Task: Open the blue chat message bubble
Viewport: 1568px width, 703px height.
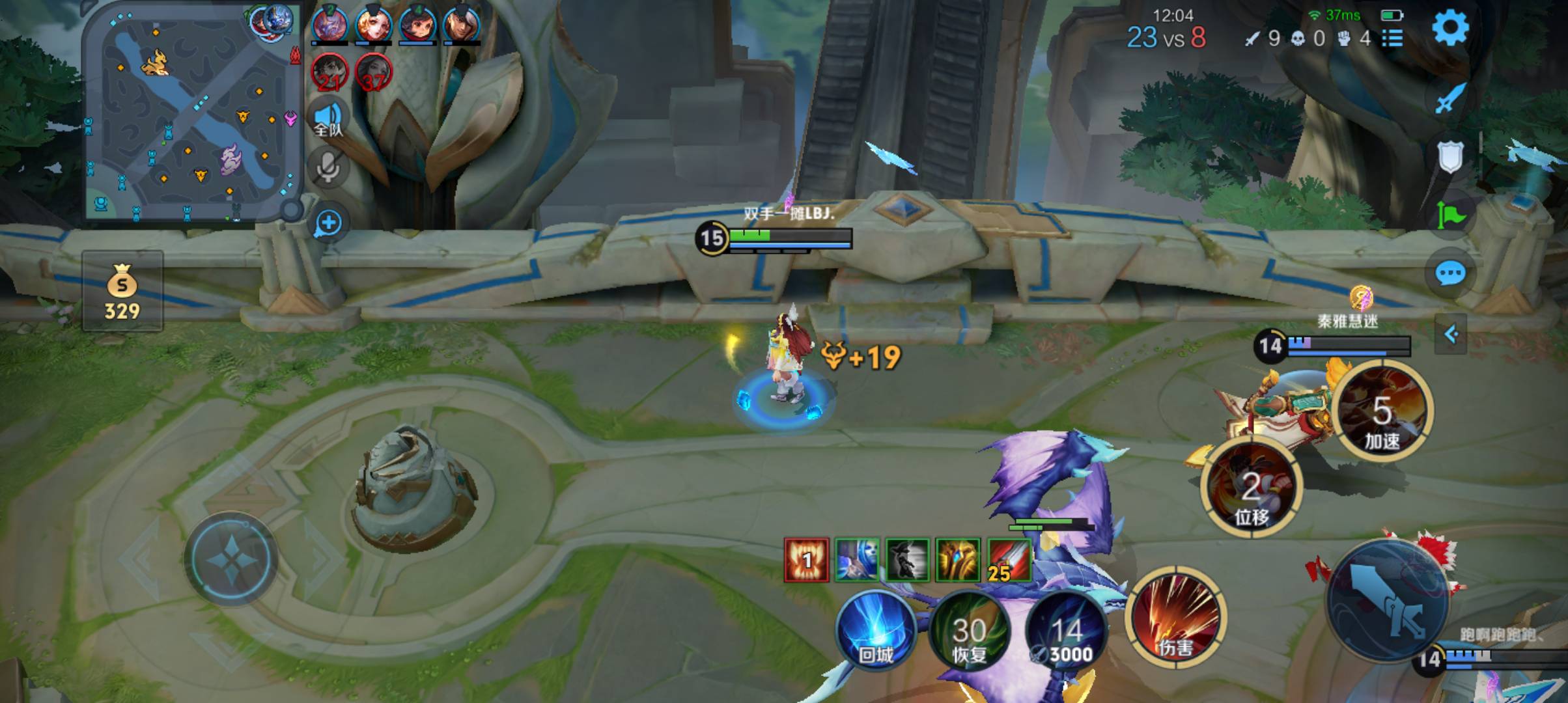Action: click(x=1450, y=273)
